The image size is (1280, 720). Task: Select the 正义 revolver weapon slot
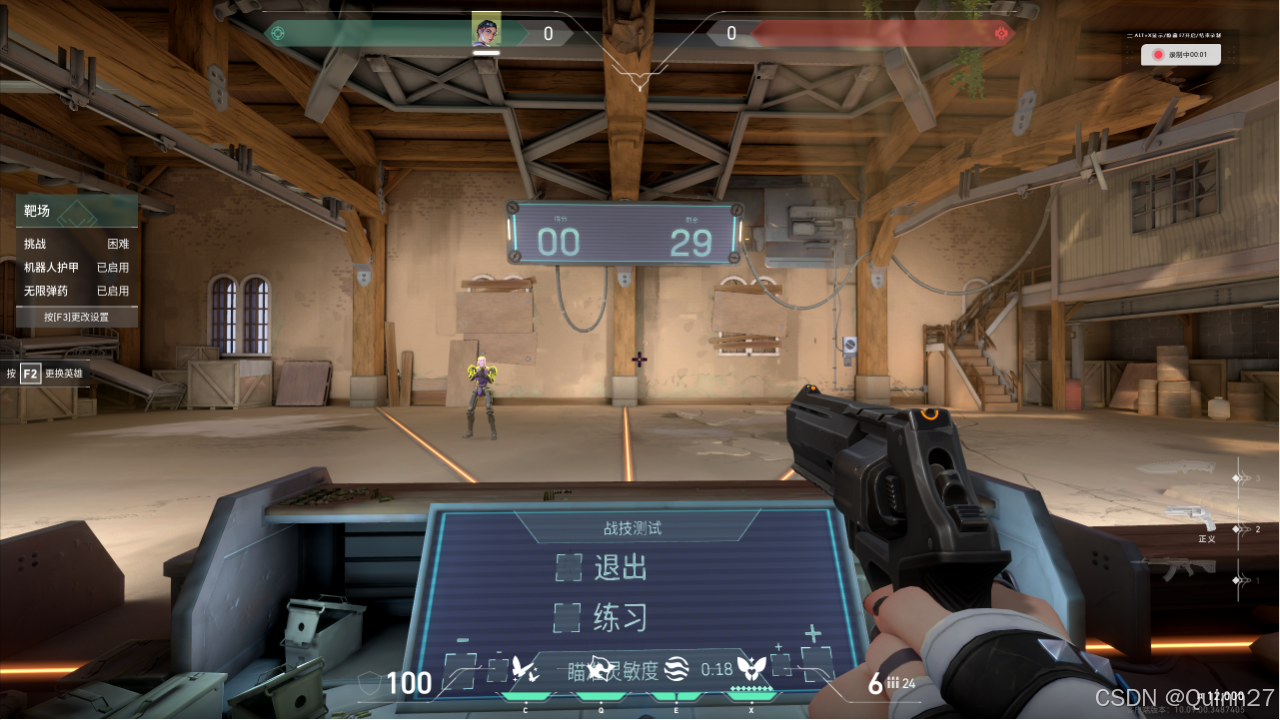click(1192, 518)
